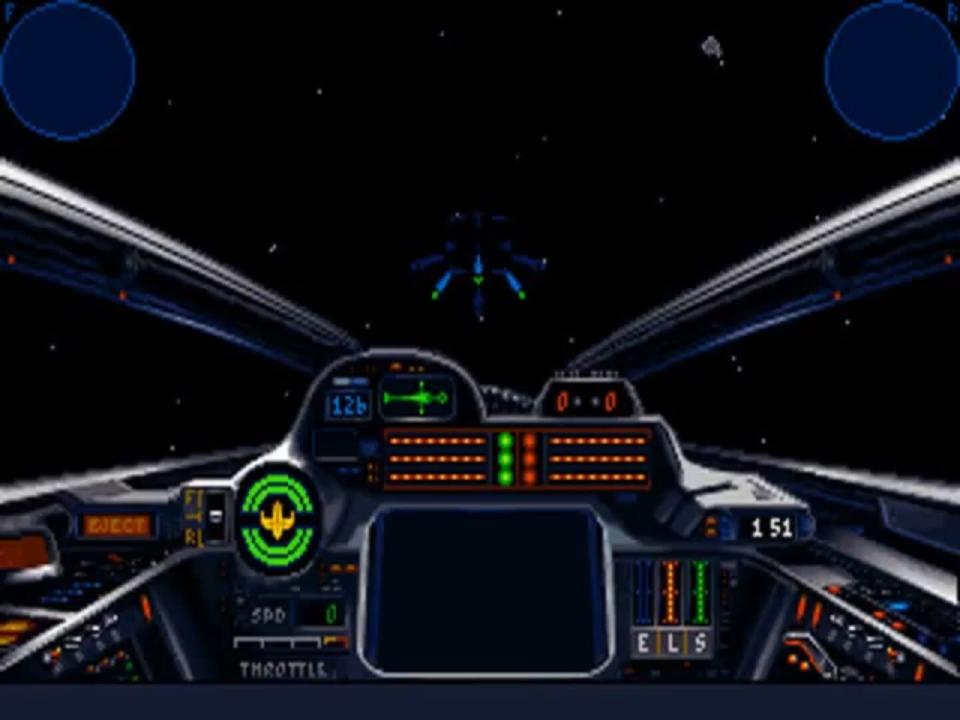Hit the orange EJECT button
Viewport: 960px width, 720px height.
pos(117,526)
